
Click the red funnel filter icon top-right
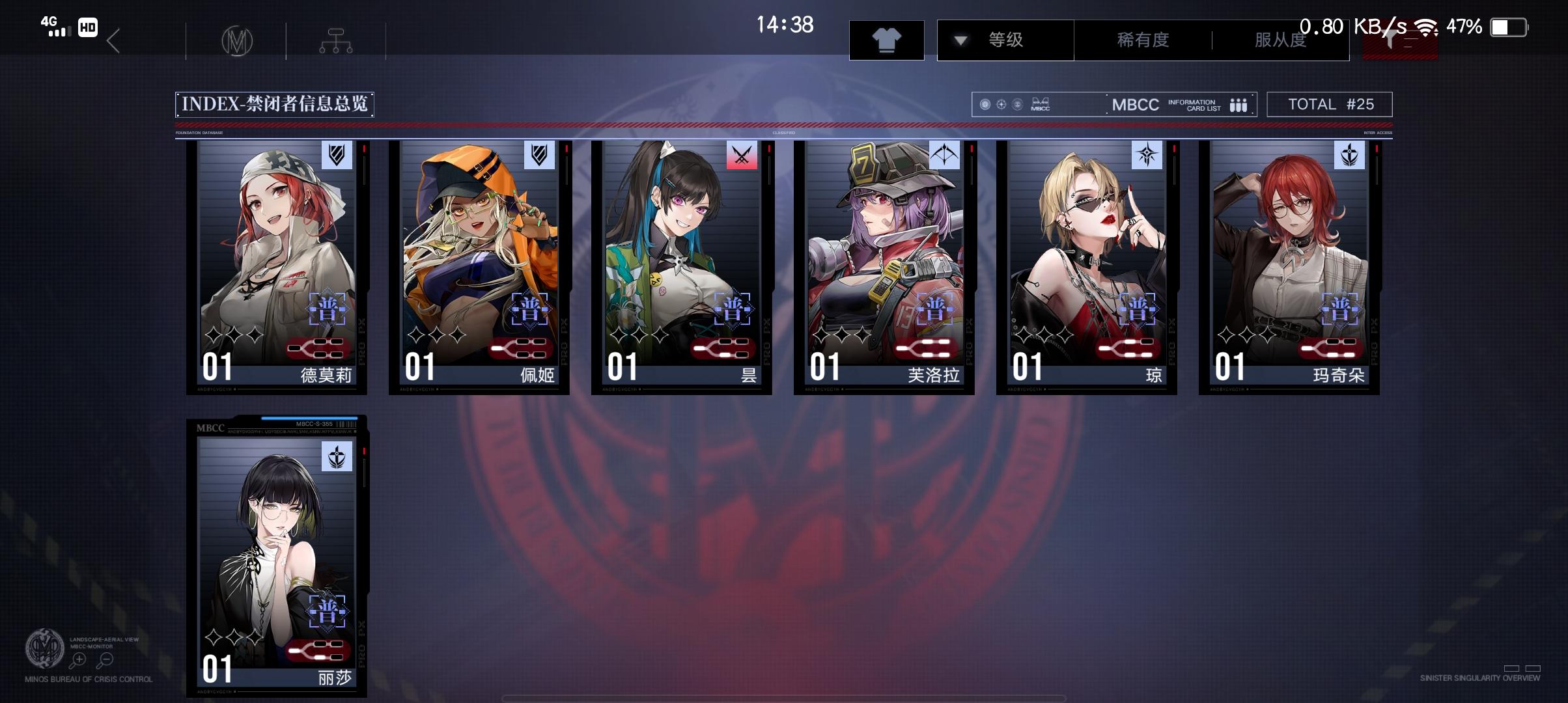(x=1400, y=40)
